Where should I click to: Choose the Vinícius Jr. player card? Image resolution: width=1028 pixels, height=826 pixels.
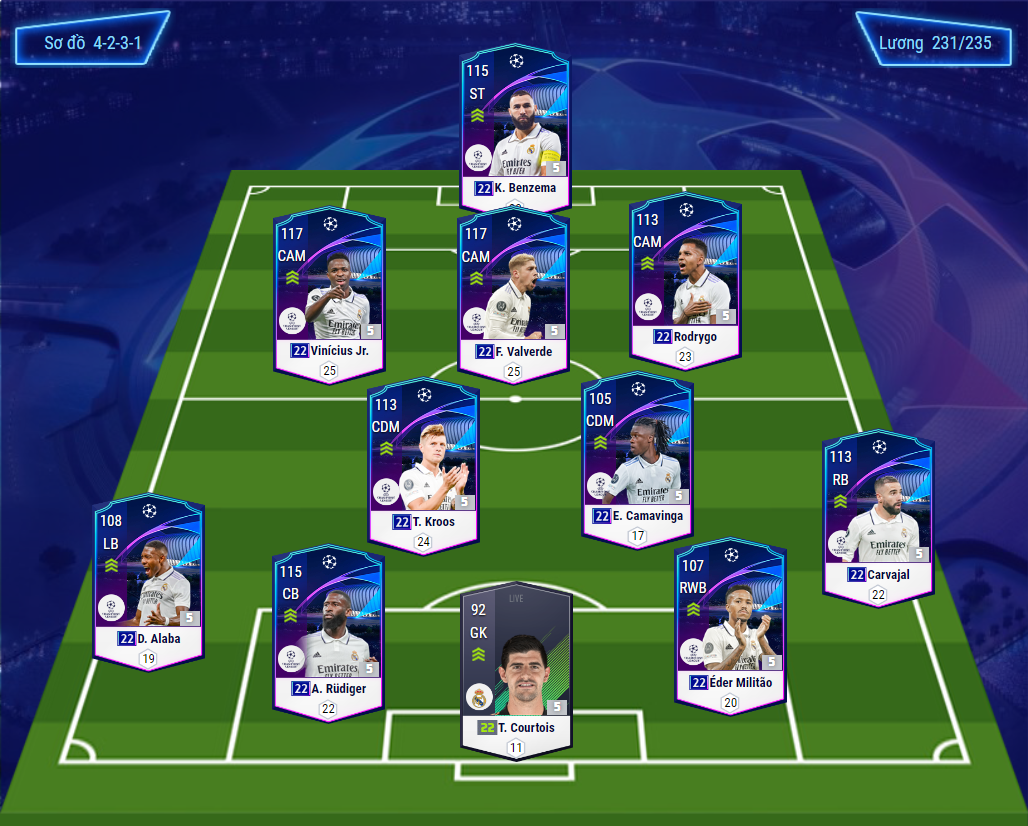click(328, 290)
